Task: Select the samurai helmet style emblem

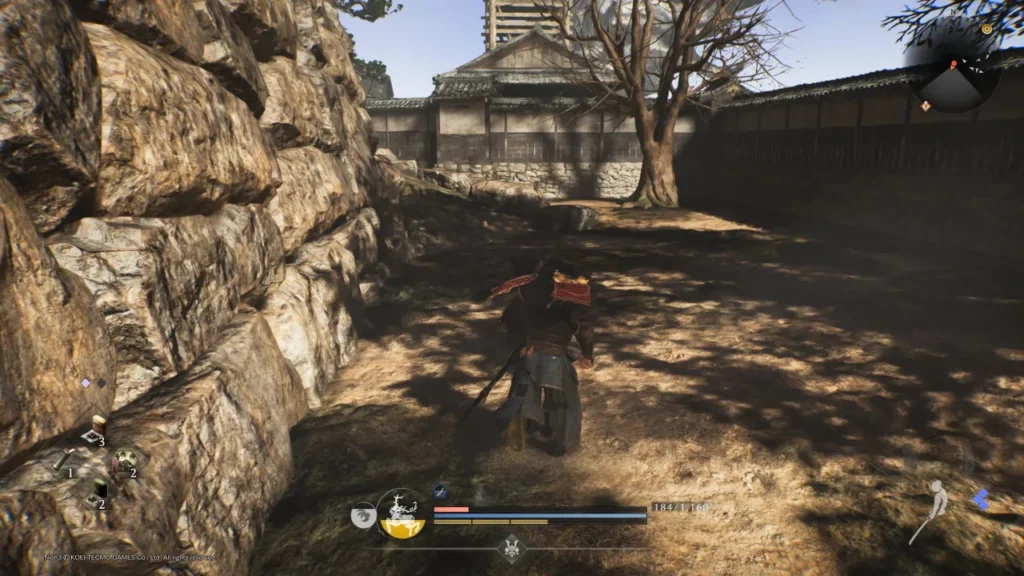Action: (x=512, y=547)
